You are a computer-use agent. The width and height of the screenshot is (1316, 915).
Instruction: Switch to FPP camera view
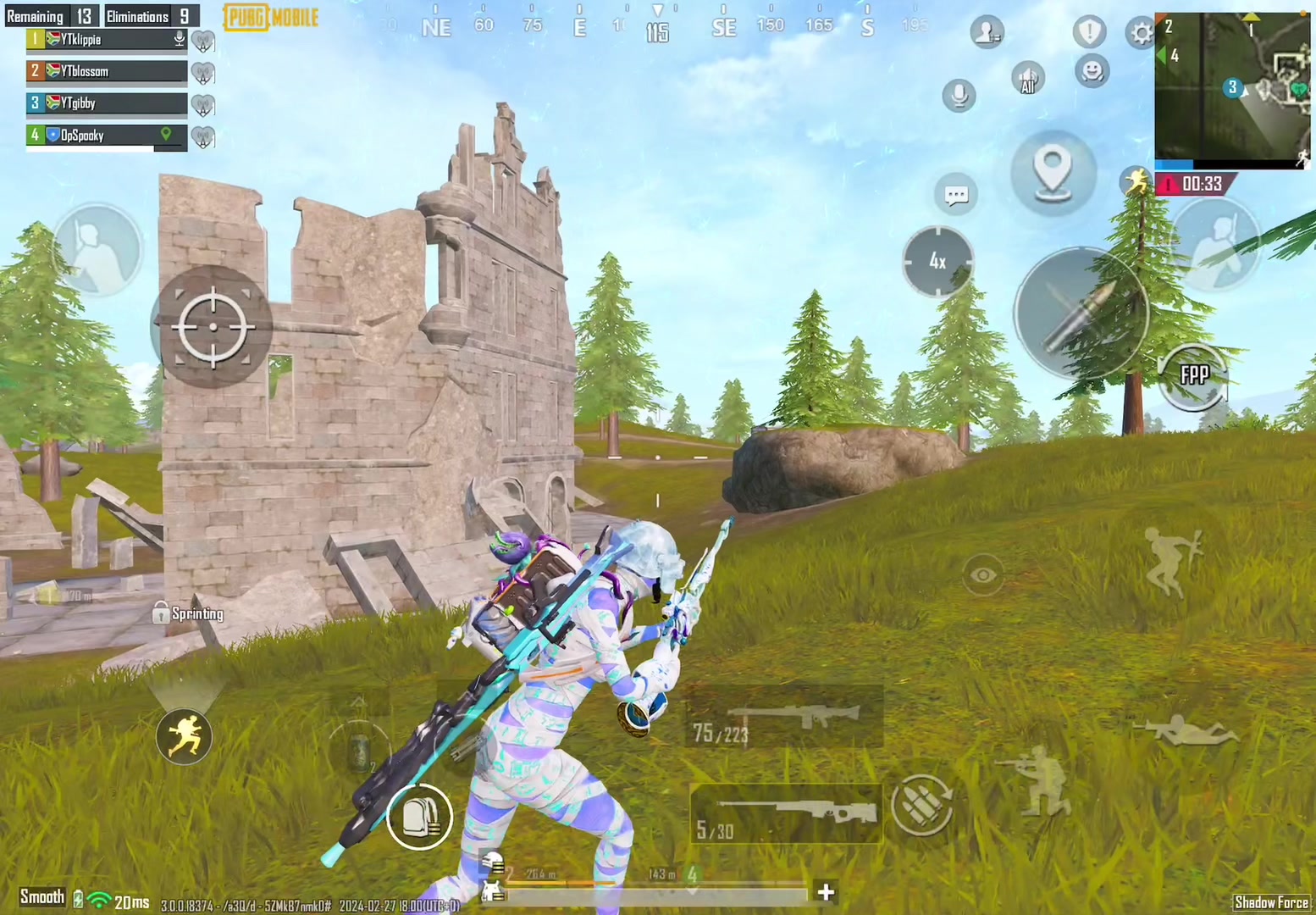(x=1194, y=375)
